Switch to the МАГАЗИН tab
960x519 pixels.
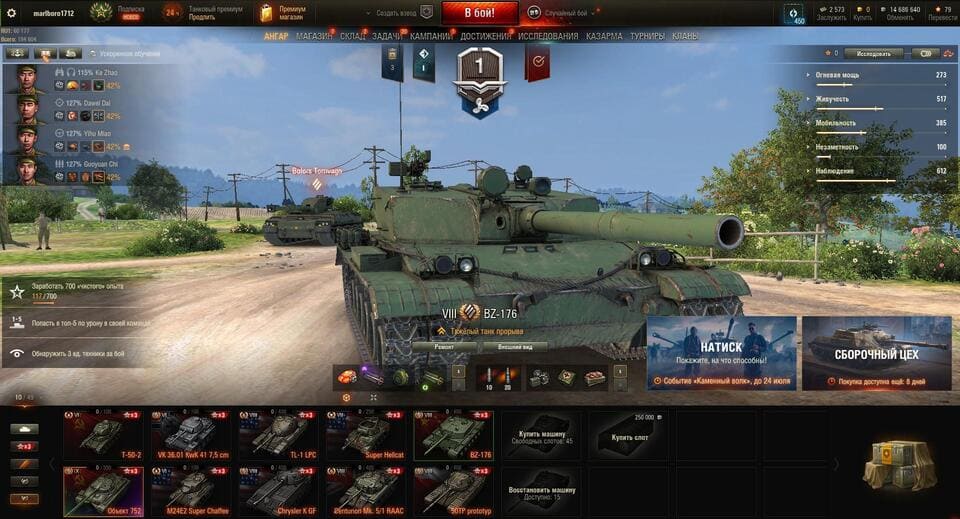pos(314,36)
